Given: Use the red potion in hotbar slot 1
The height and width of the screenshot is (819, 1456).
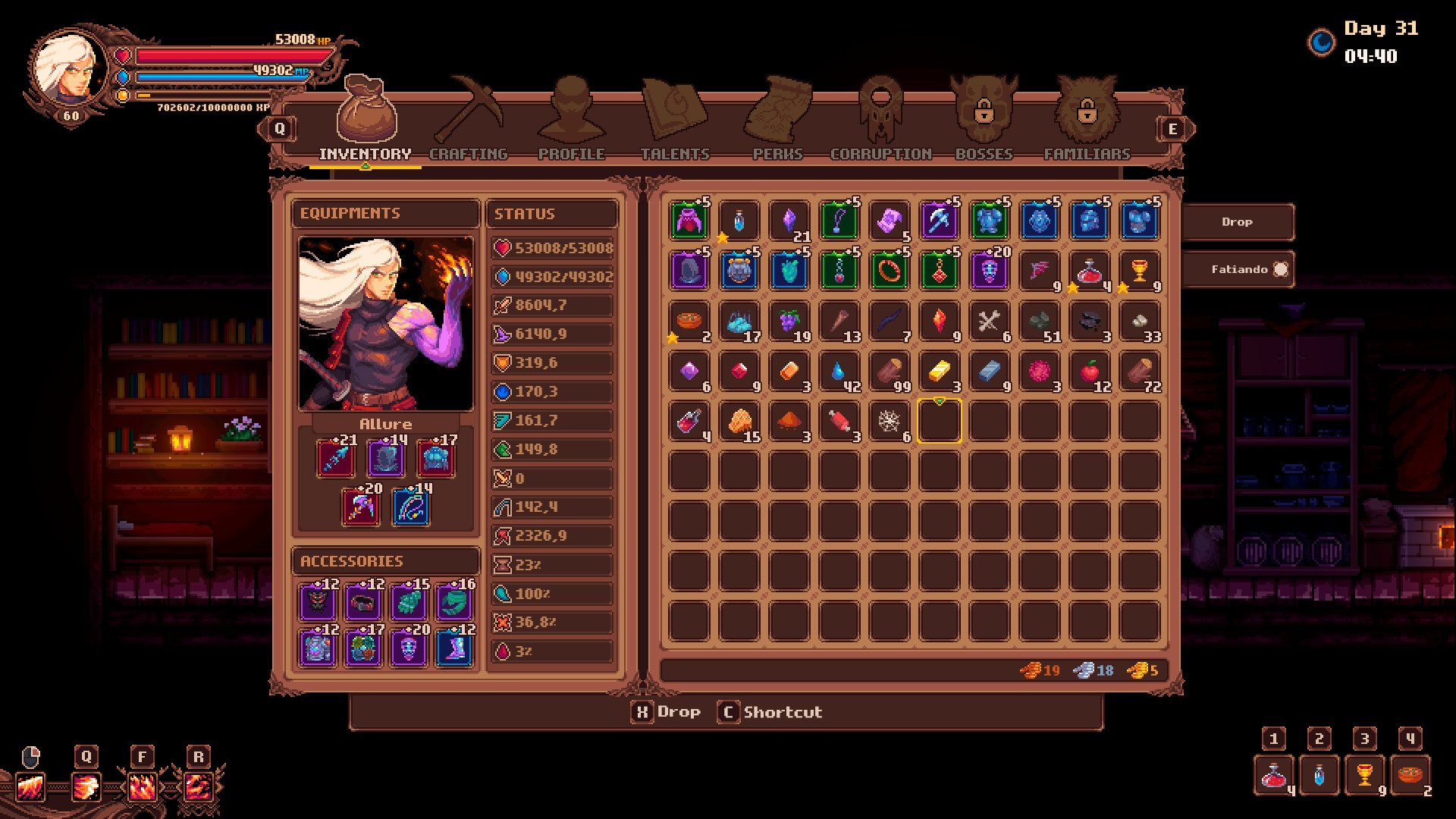Looking at the screenshot, I should pos(1274,775).
